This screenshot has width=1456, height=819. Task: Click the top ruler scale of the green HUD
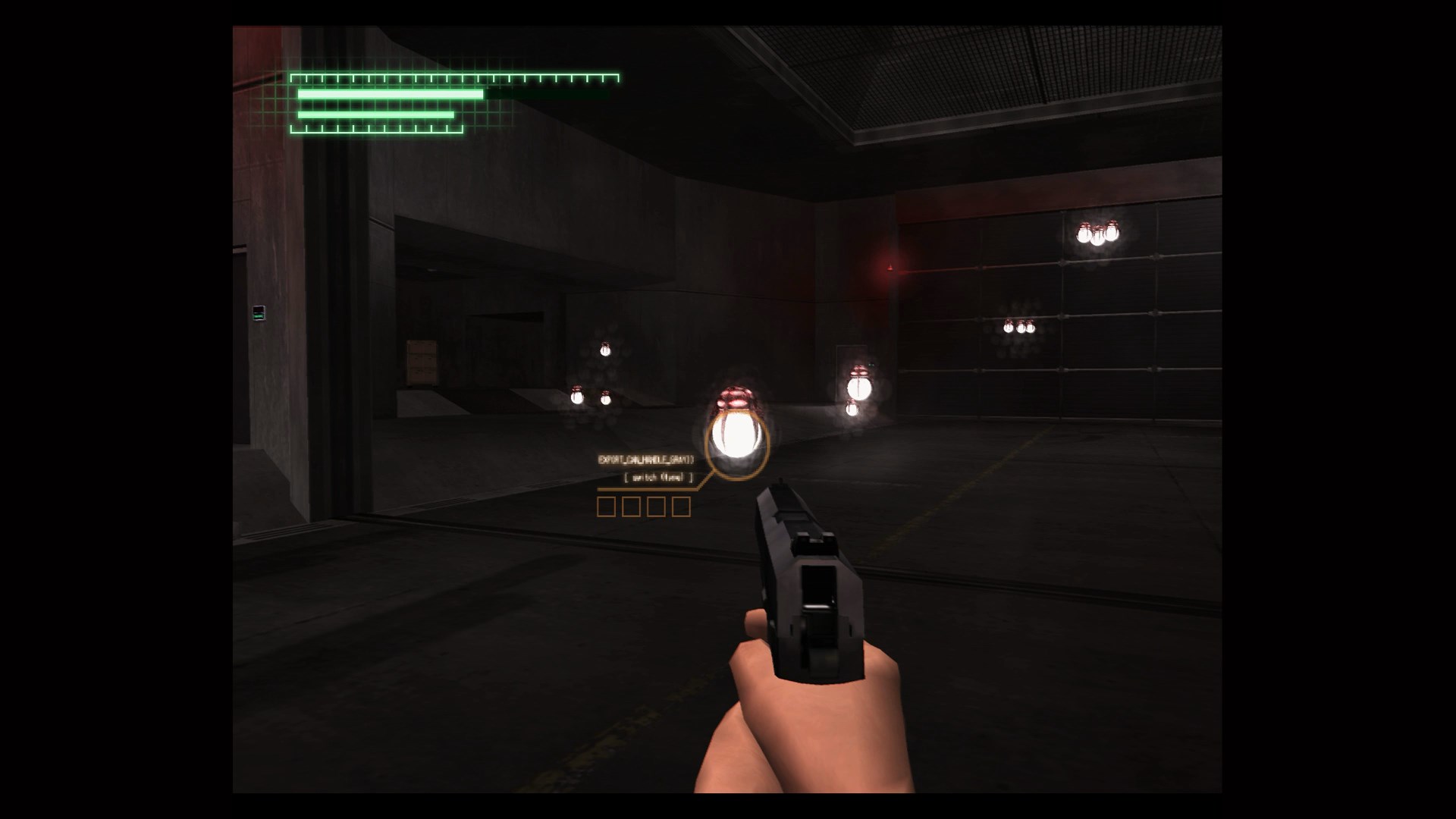pyautogui.click(x=455, y=77)
